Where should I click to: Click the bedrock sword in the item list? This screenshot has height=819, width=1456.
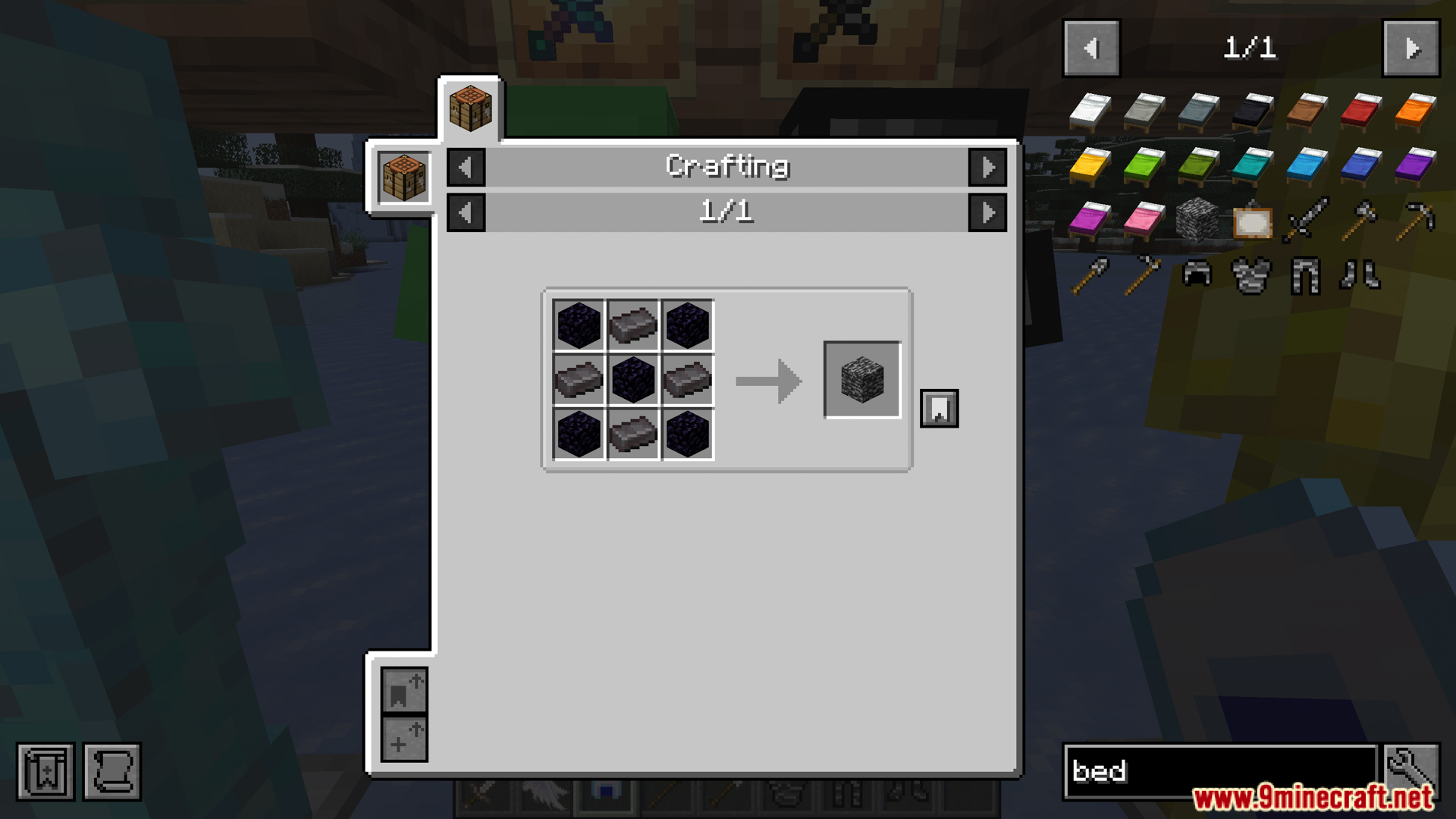coord(1306,220)
